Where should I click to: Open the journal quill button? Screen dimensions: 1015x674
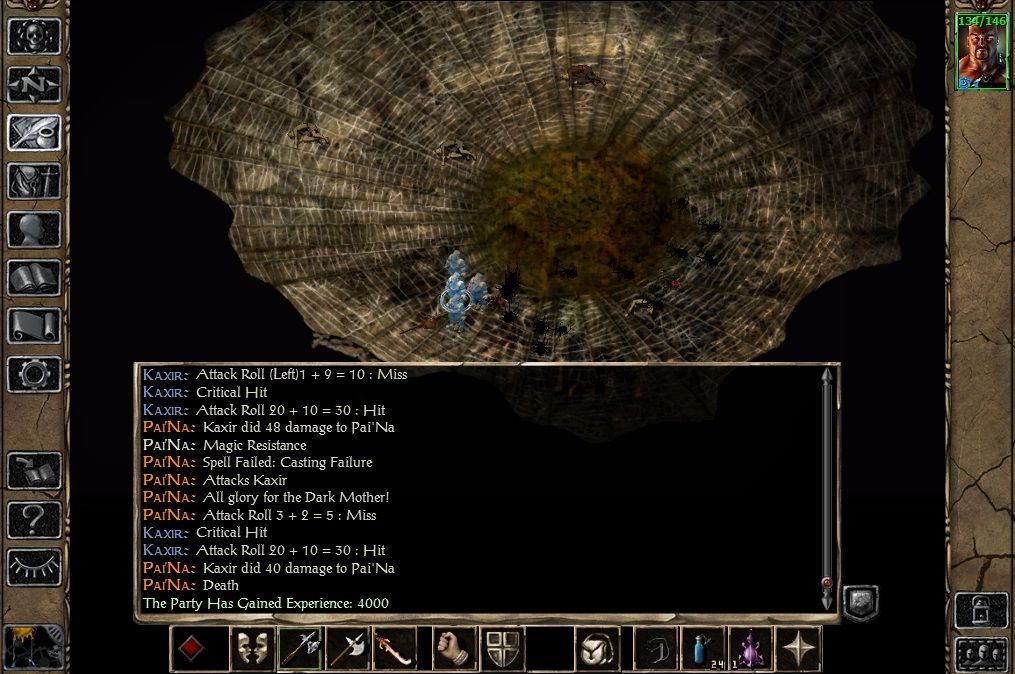34,132
